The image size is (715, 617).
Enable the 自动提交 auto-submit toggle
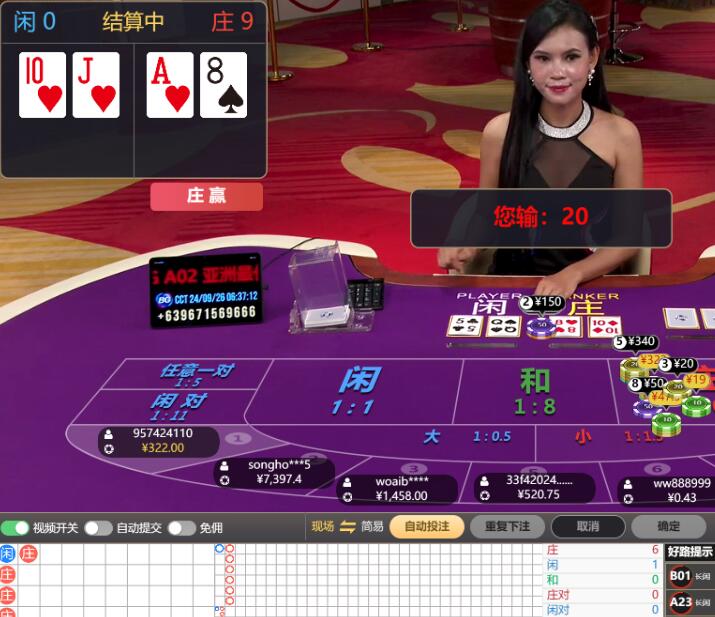pyautogui.click(x=98, y=527)
